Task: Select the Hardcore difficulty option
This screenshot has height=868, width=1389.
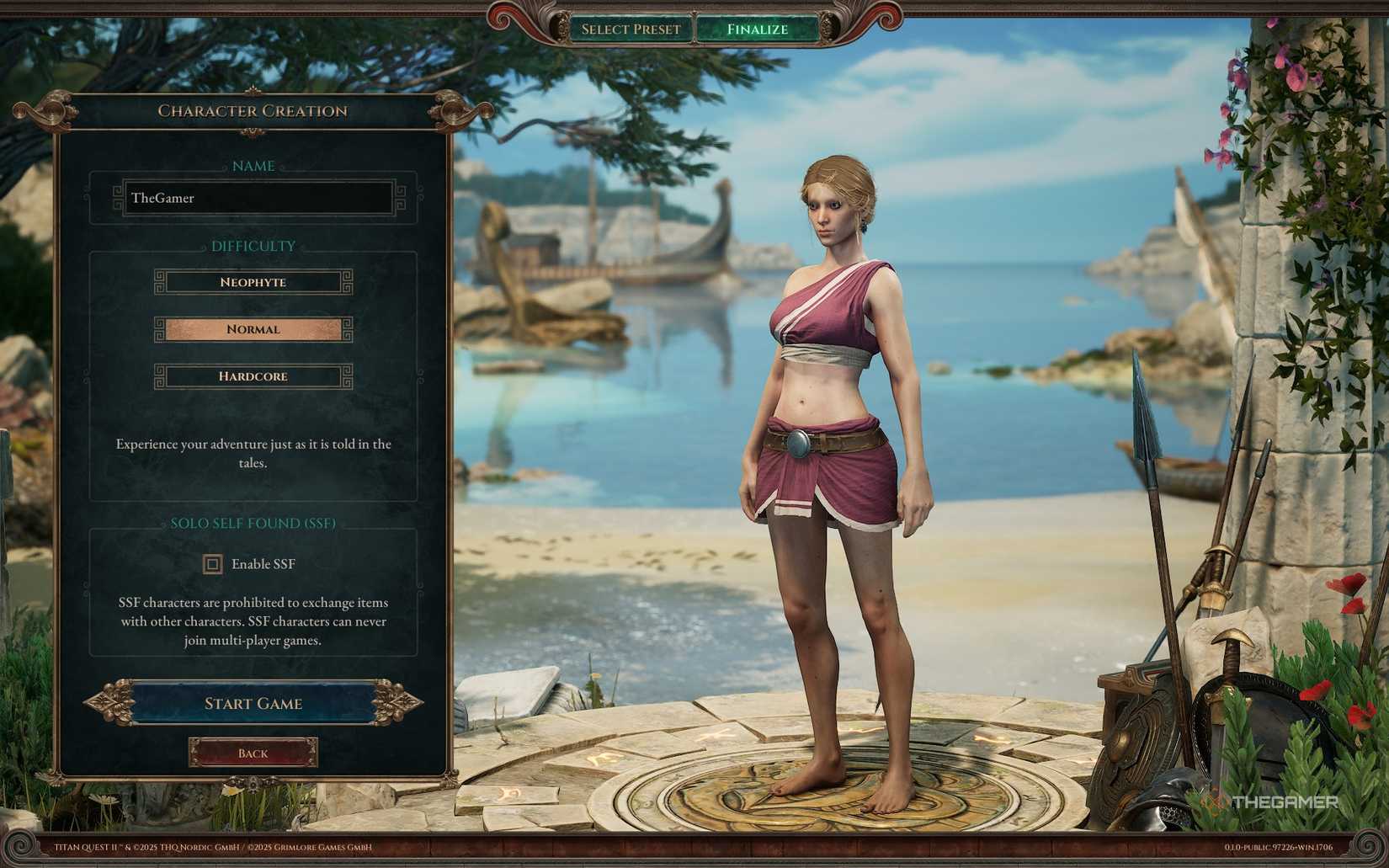Action: (x=252, y=376)
